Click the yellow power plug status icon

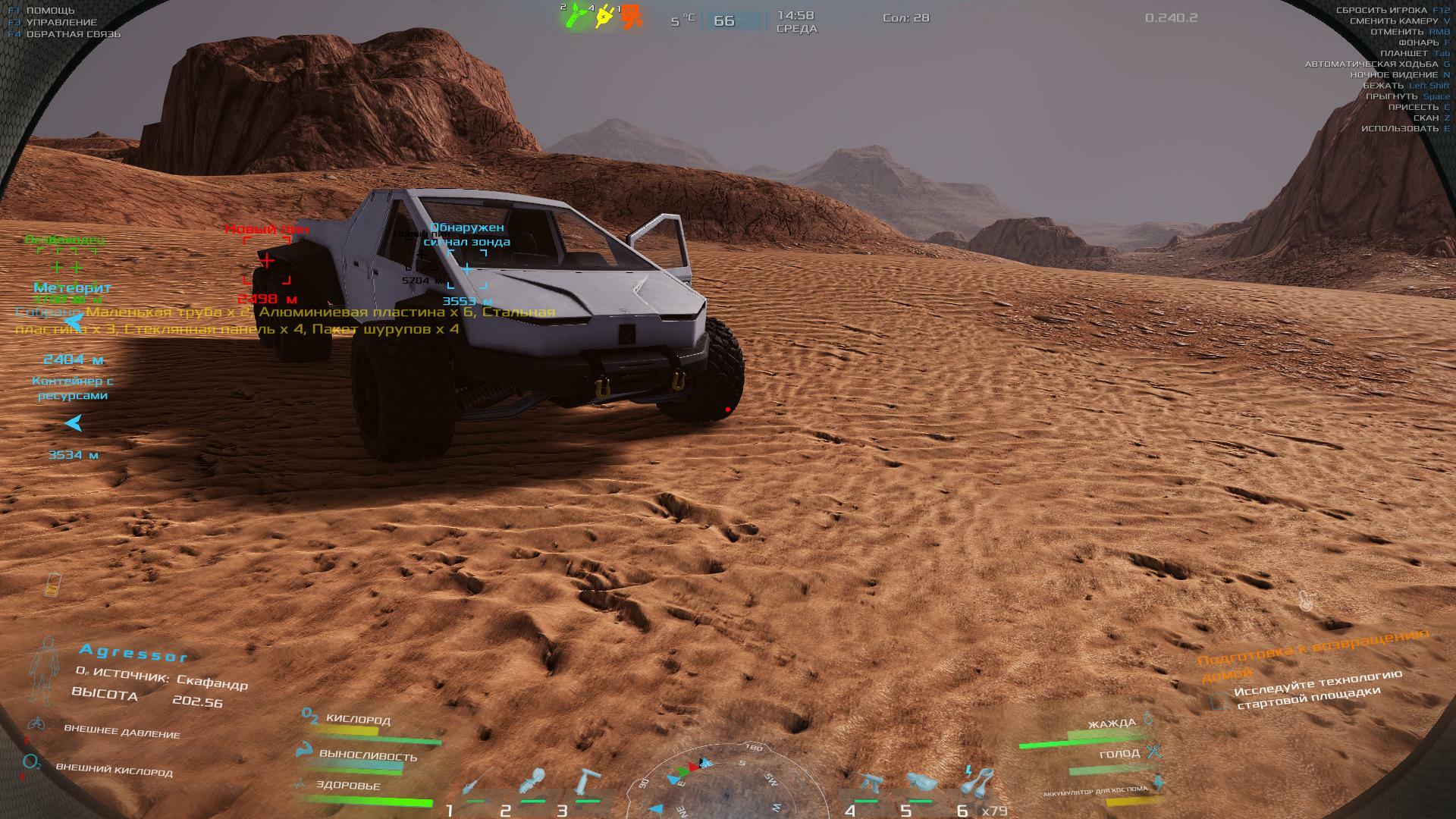point(604,16)
